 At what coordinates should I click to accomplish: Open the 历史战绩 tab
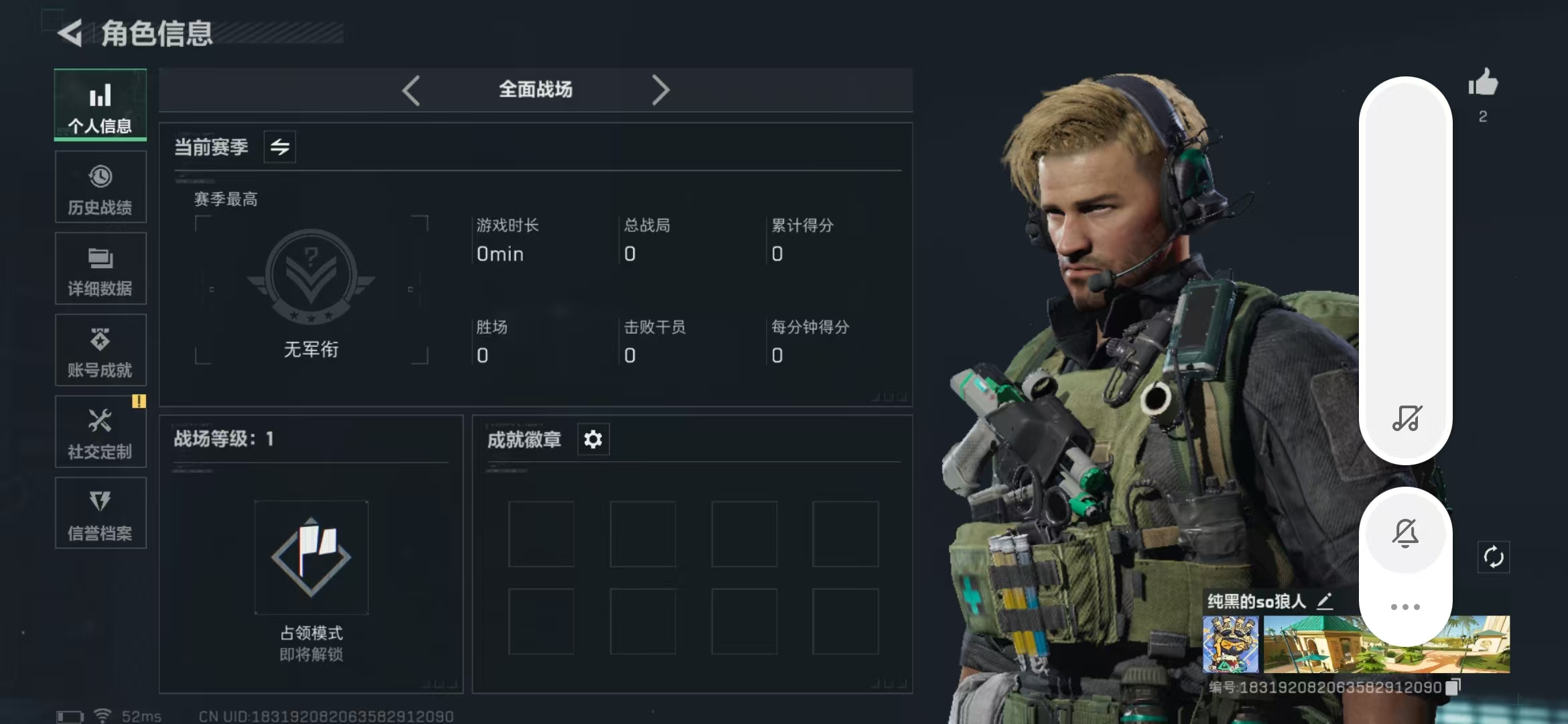101,187
